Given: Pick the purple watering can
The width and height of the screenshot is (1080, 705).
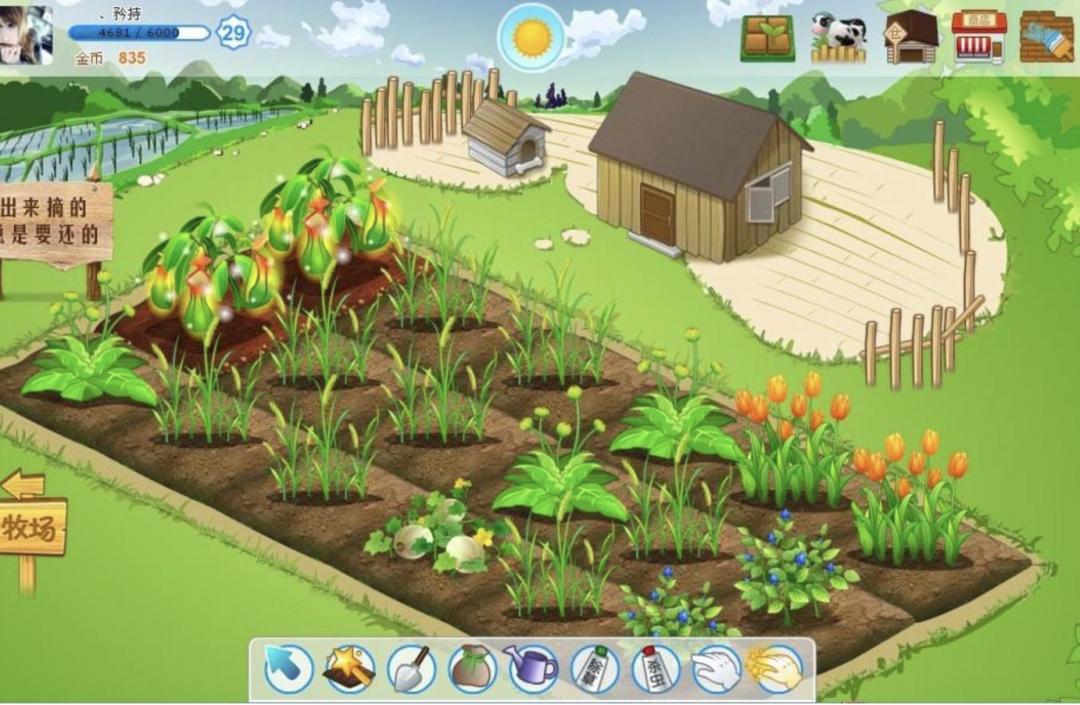Looking at the screenshot, I should pyautogui.click(x=532, y=669).
